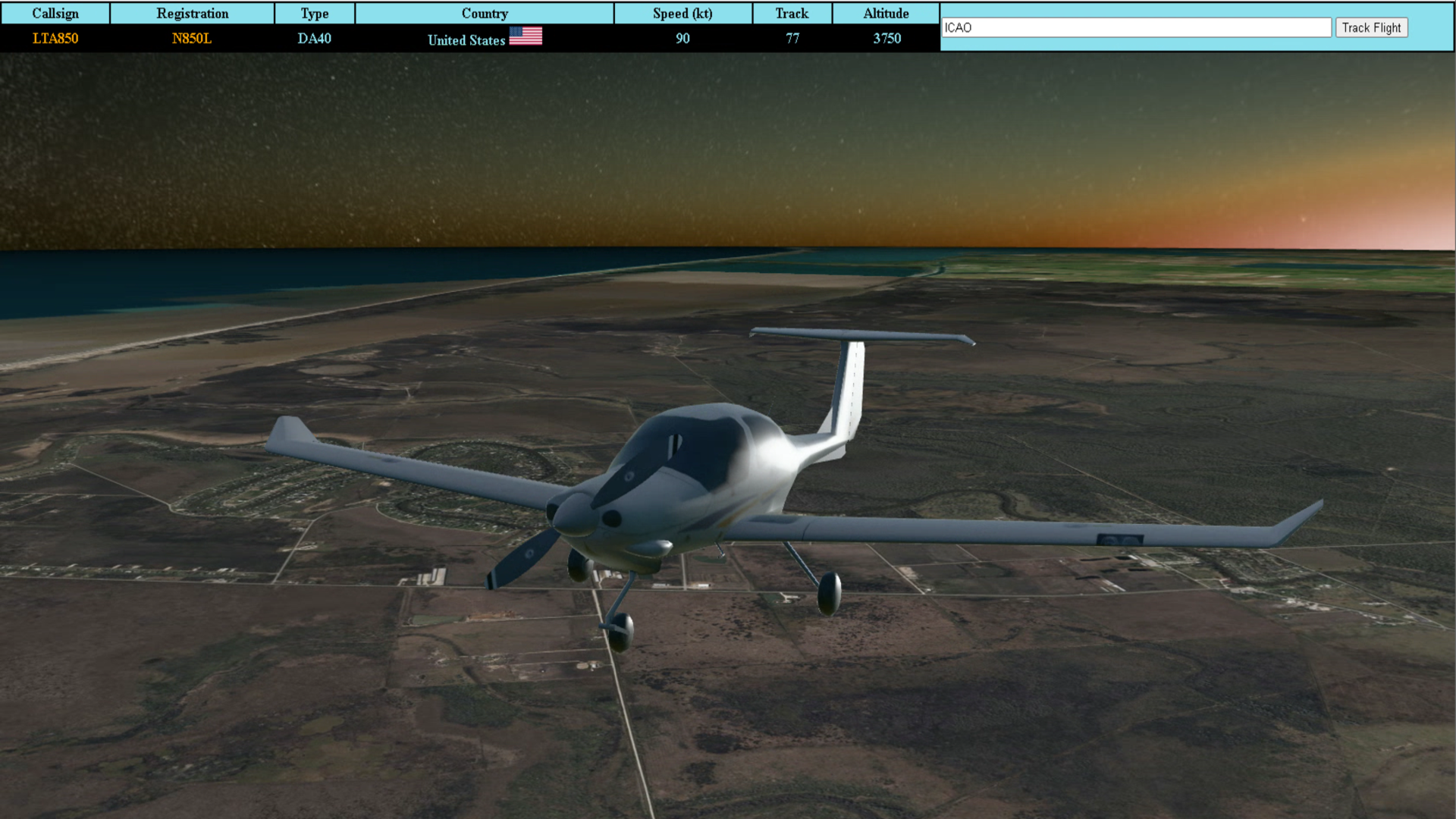1456x819 pixels.
Task: Click the ICAO text input field
Action: (x=1135, y=28)
